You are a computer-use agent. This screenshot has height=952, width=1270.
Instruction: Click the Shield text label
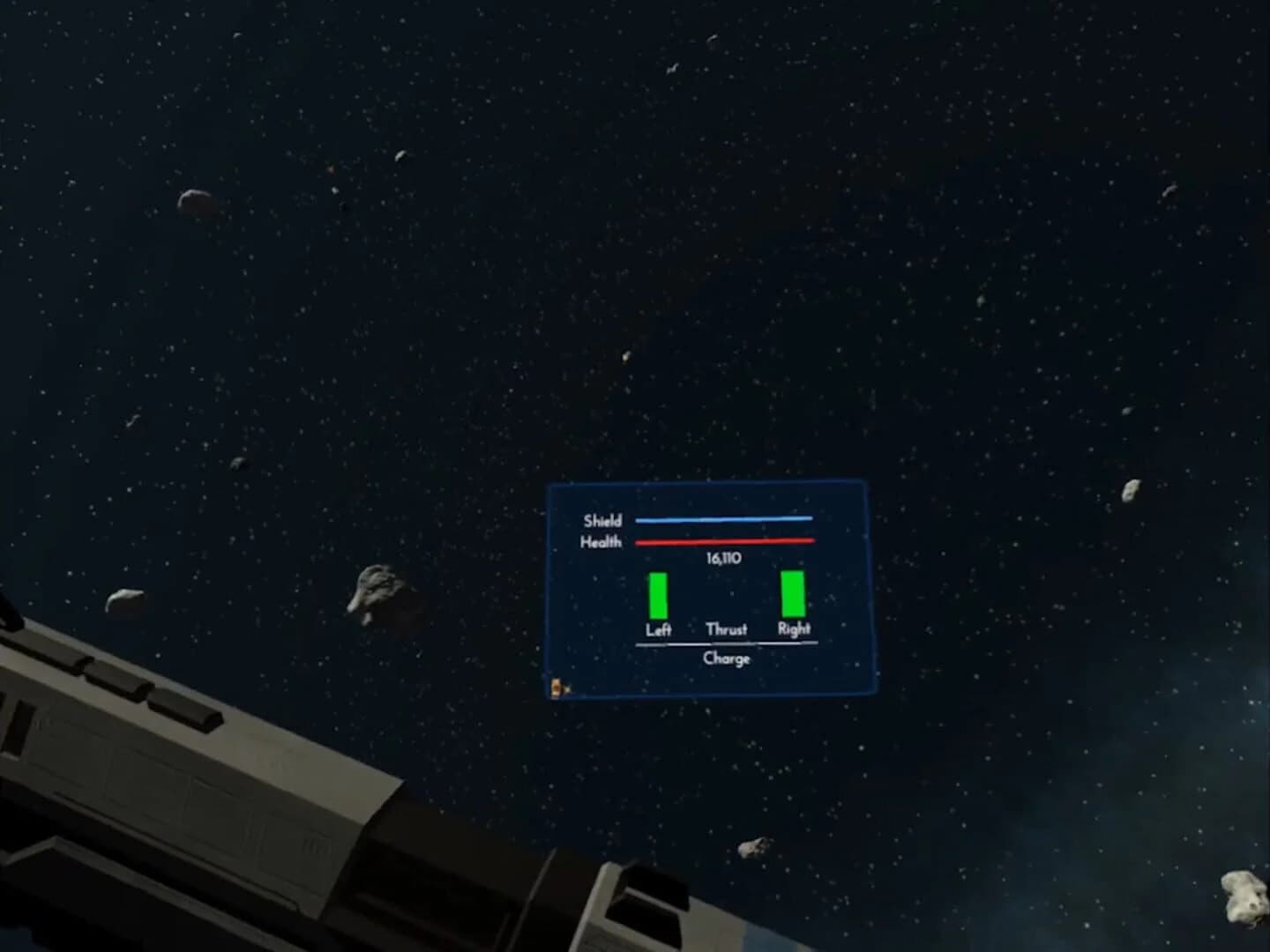(x=603, y=520)
